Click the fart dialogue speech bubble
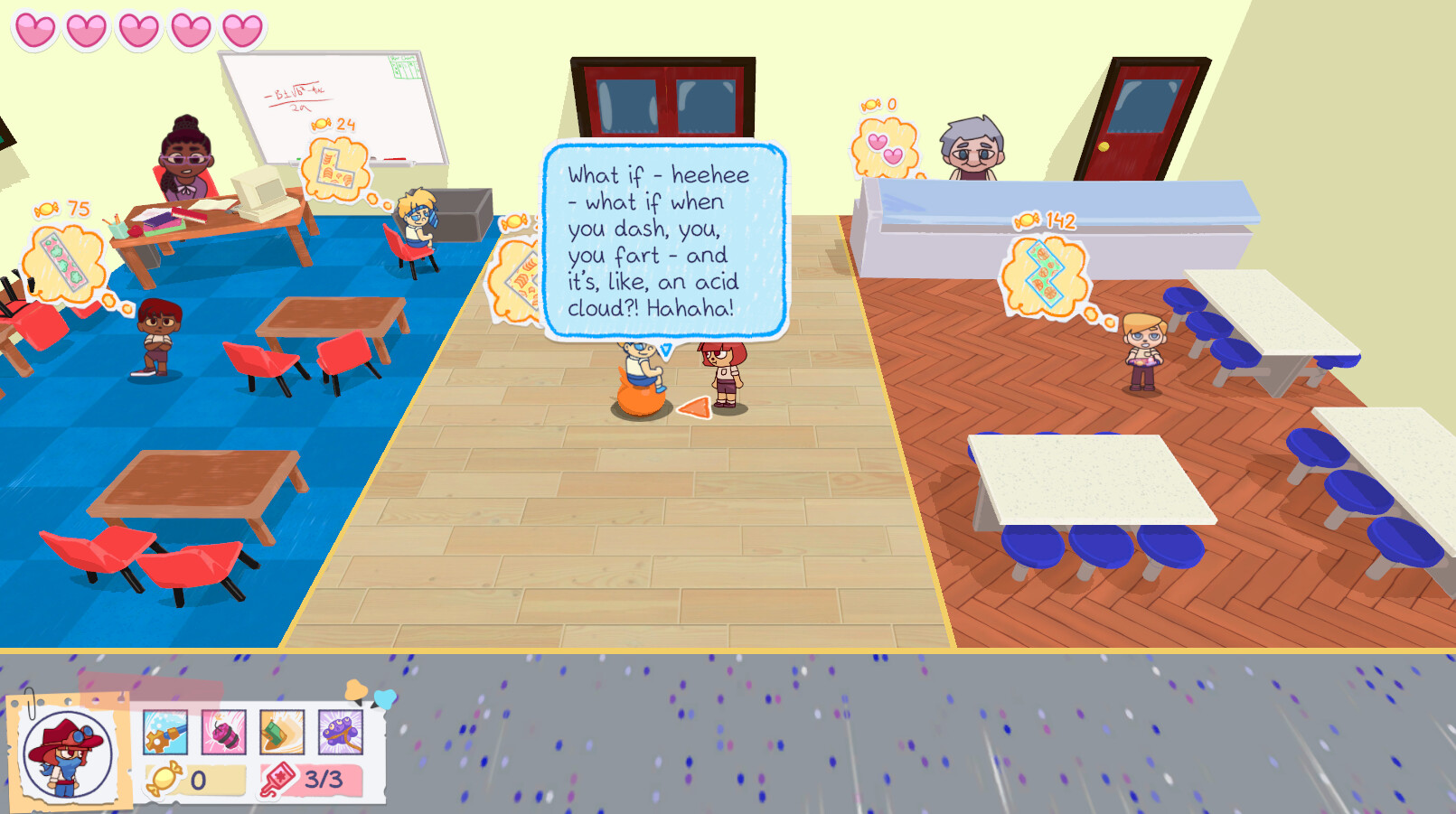The width and height of the screenshot is (1456, 814). 664,244
